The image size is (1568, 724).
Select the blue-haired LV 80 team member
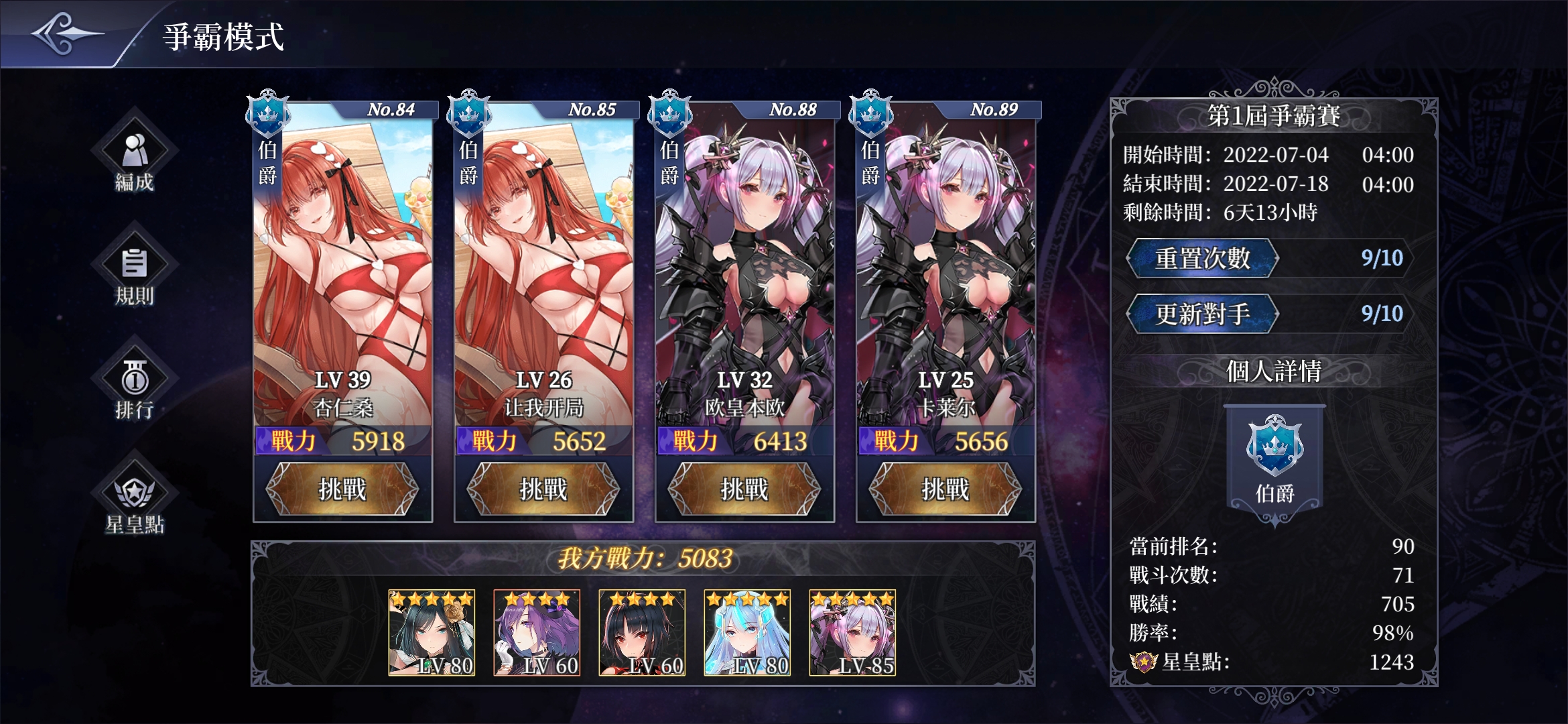[x=747, y=632]
